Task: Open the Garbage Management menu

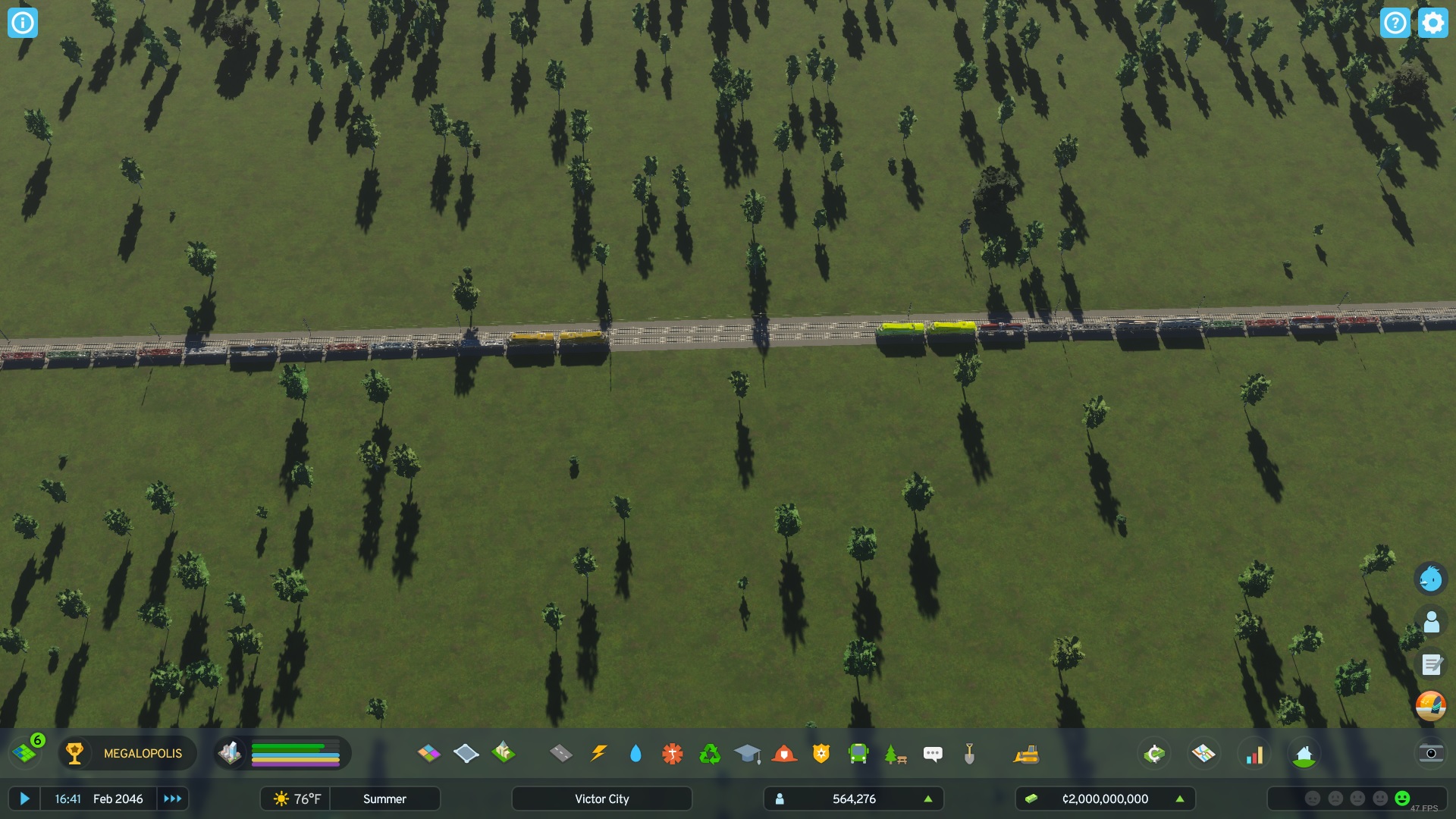Action: 709,753
